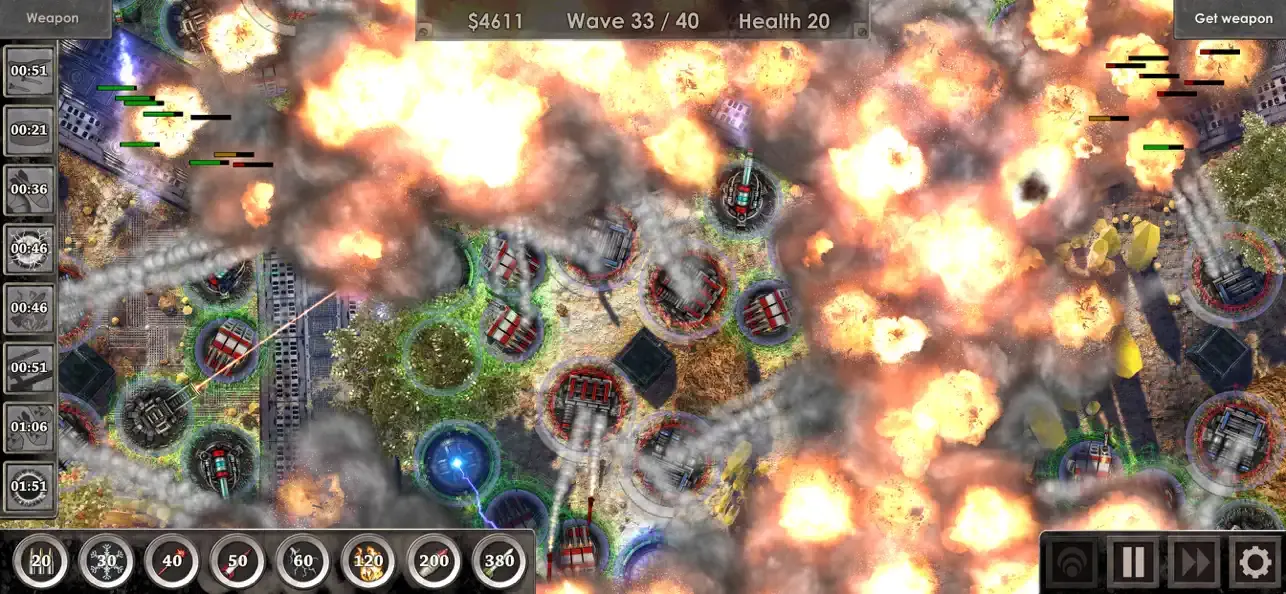Pause the game
Image resolution: width=1286 pixels, height=594 pixels.
[x=1133, y=562]
